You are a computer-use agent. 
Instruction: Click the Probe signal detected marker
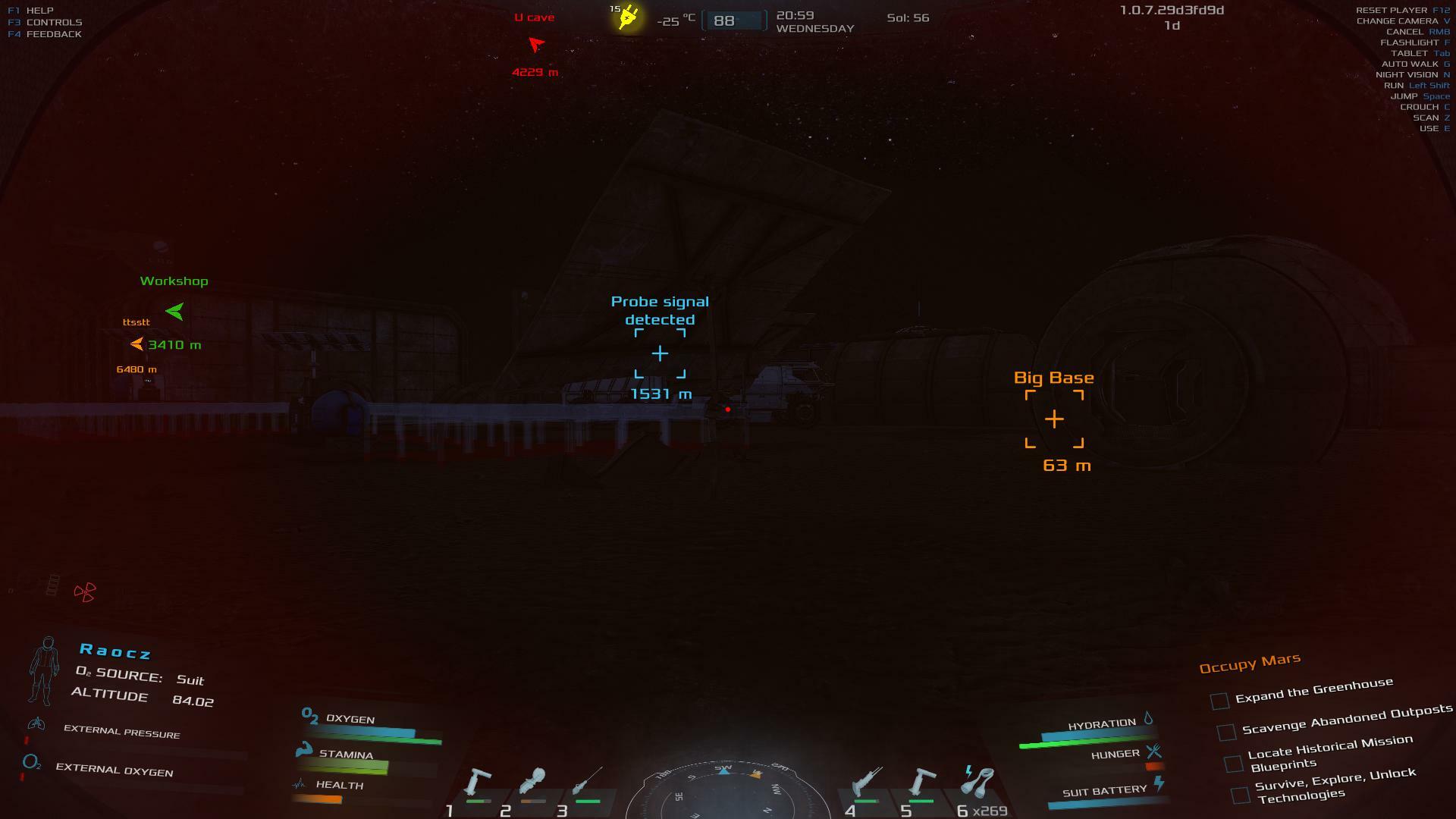coord(660,353)
